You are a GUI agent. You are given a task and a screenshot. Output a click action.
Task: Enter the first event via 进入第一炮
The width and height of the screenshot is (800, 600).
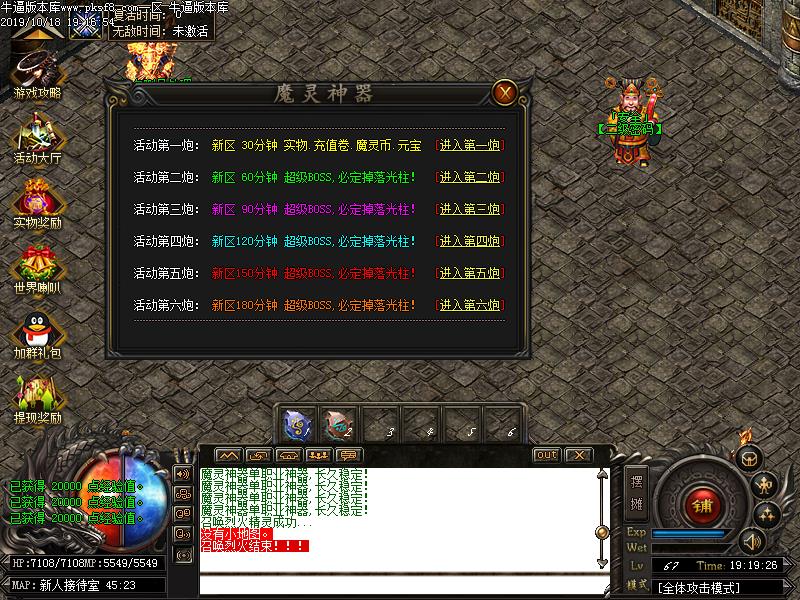[x=469, y=146]
